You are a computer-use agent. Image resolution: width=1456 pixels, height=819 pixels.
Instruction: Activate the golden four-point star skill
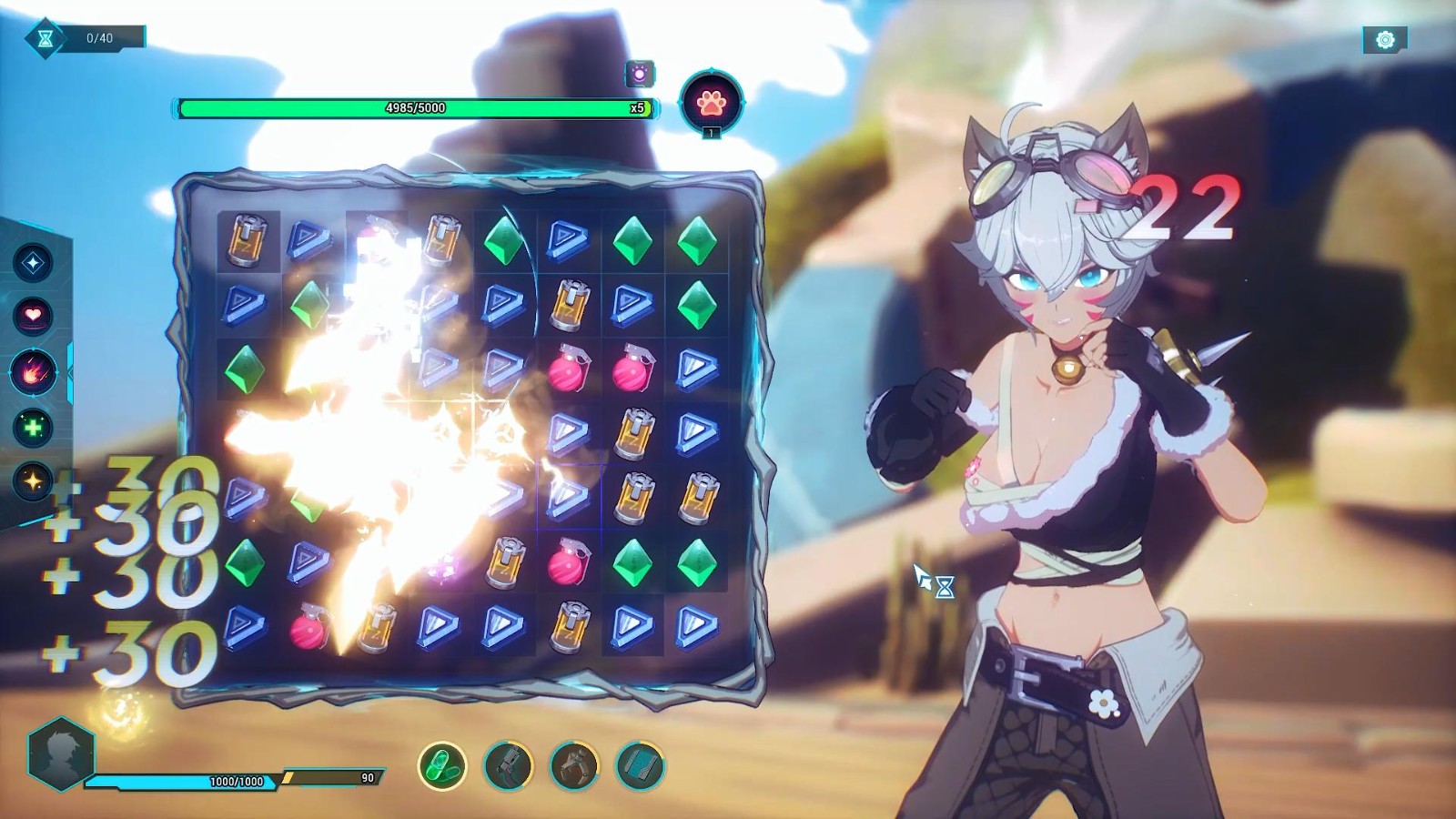click(x=33, y=480)
